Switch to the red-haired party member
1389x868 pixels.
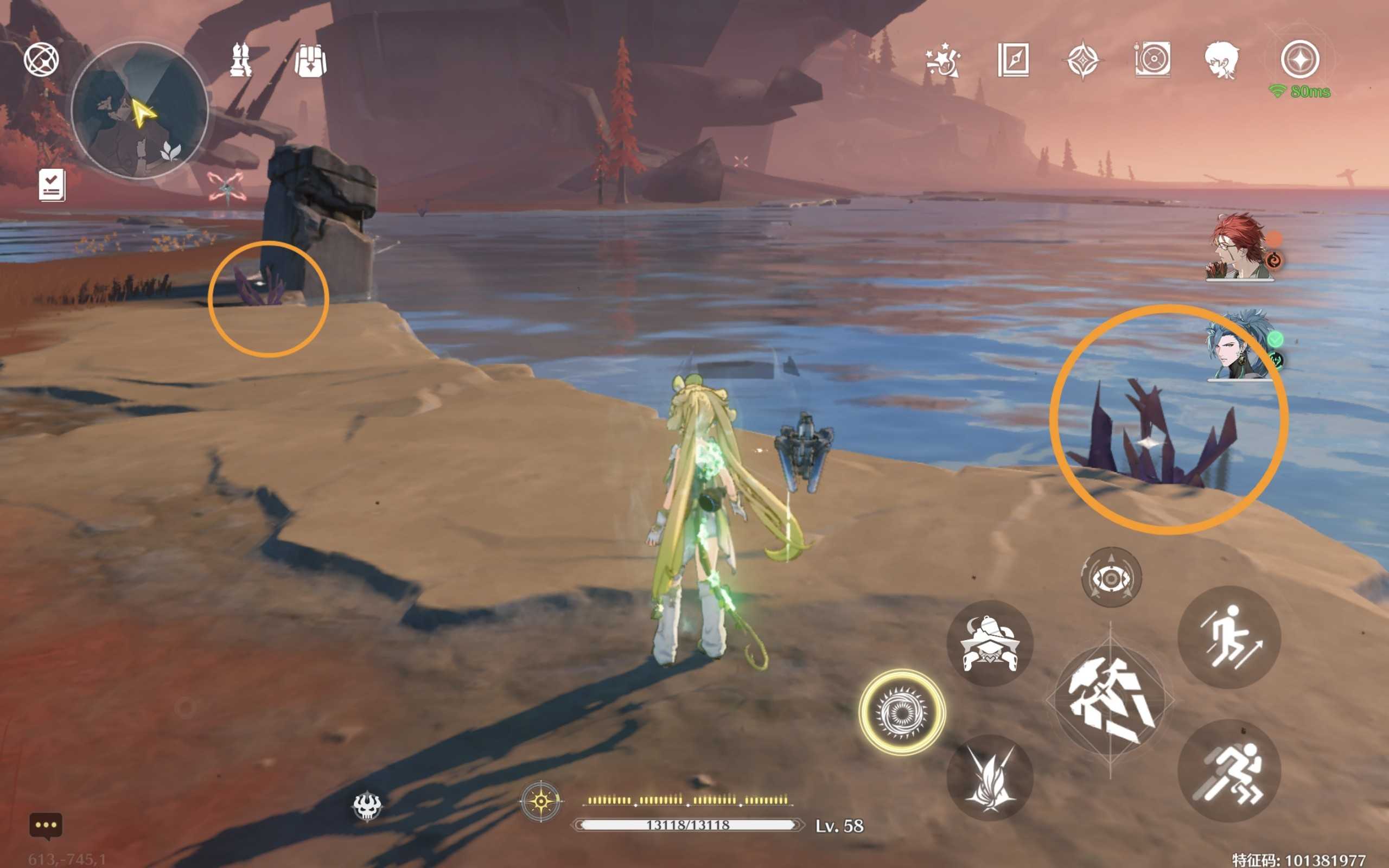[x=1240, y=247]
